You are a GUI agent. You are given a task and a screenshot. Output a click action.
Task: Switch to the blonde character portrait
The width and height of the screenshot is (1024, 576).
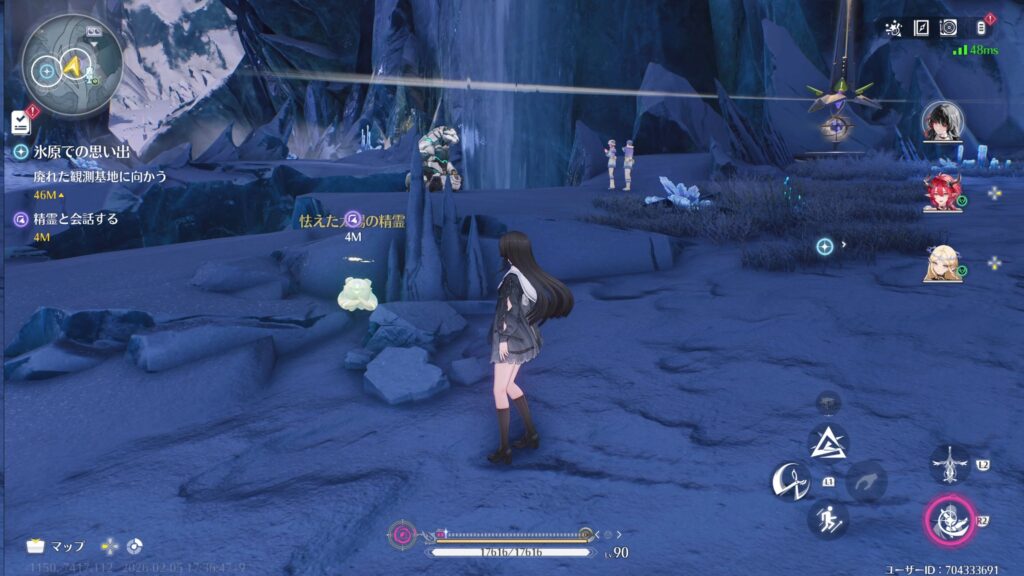click(942, 264)
